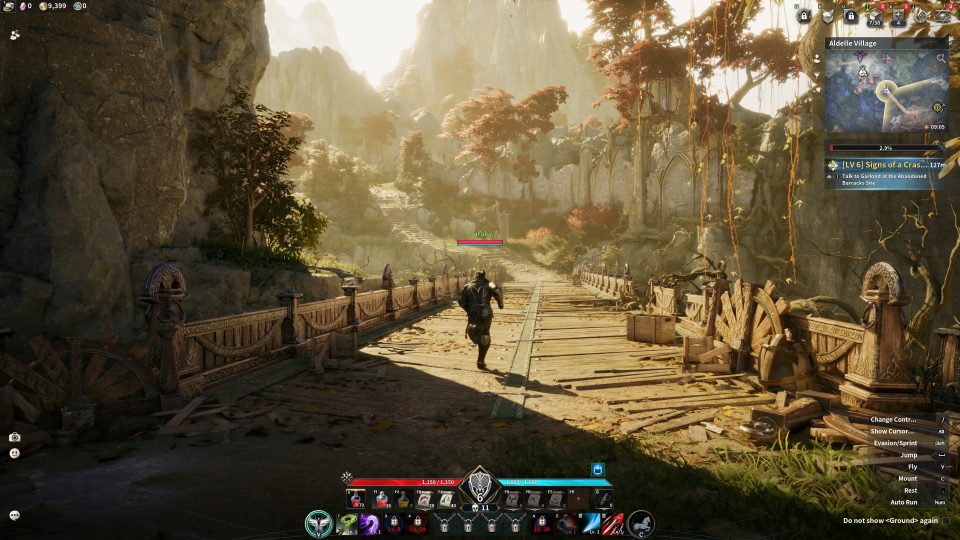Viewport: 960px width, 540px height.
Task: Tick the Do not show Ground again checkbox
Action: (x=946, y=520)
